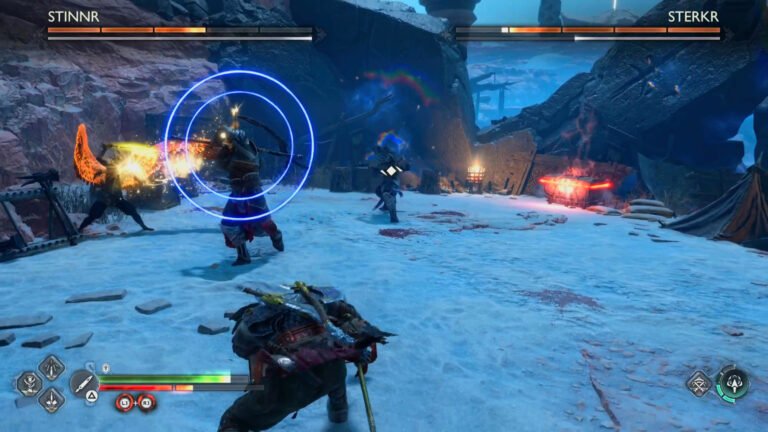The height and width of the screenshot is (432, 768).
Task: Select the top diamond runic attack icon
Action: 51,367
